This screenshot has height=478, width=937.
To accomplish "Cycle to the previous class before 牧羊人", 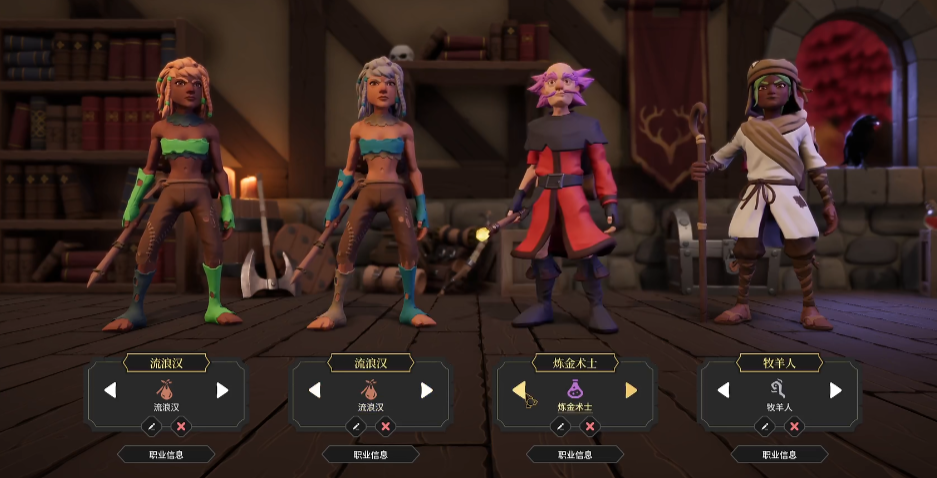I will 723,390.
